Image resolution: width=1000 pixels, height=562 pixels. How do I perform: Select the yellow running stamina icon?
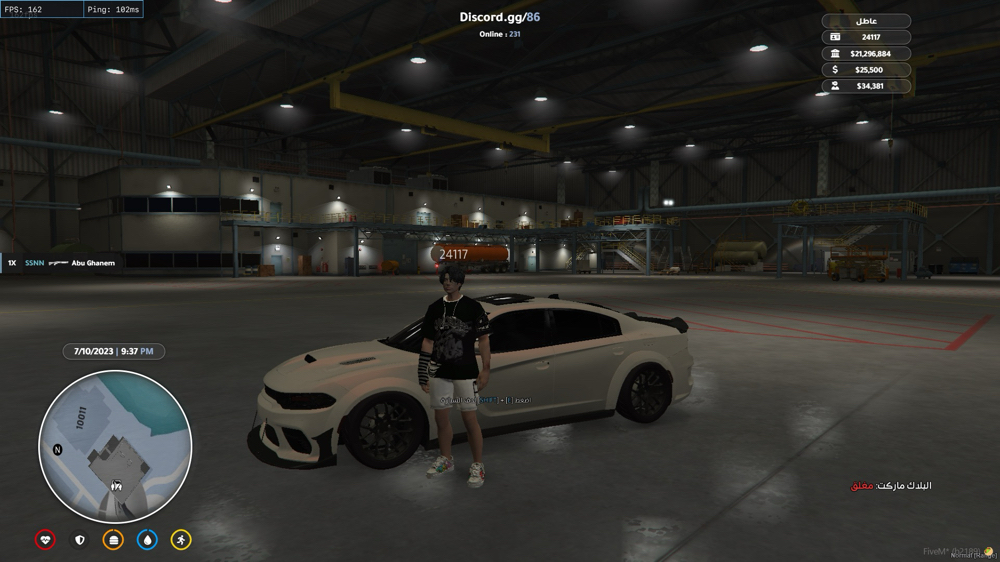coord(181,539)
